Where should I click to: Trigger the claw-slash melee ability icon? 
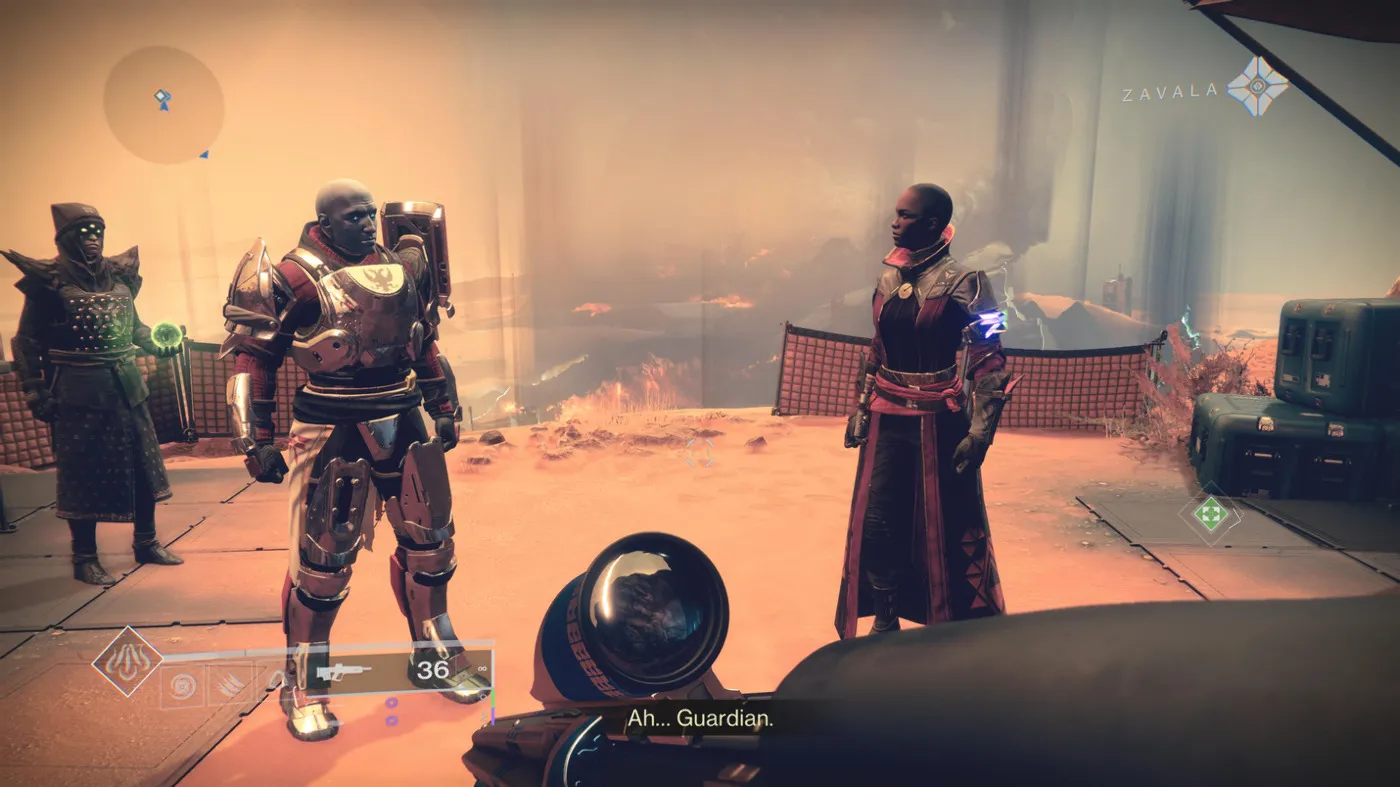pyautogui.click(x=228, y=686)
